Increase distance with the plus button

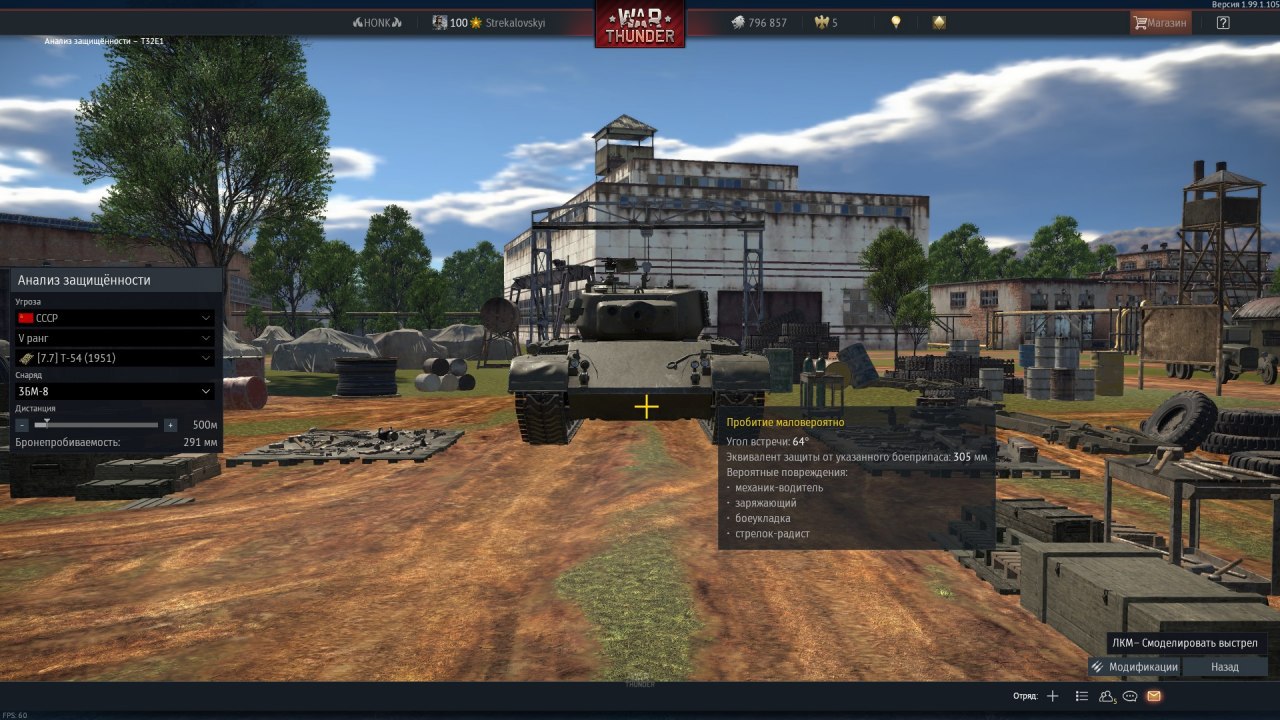171,425
